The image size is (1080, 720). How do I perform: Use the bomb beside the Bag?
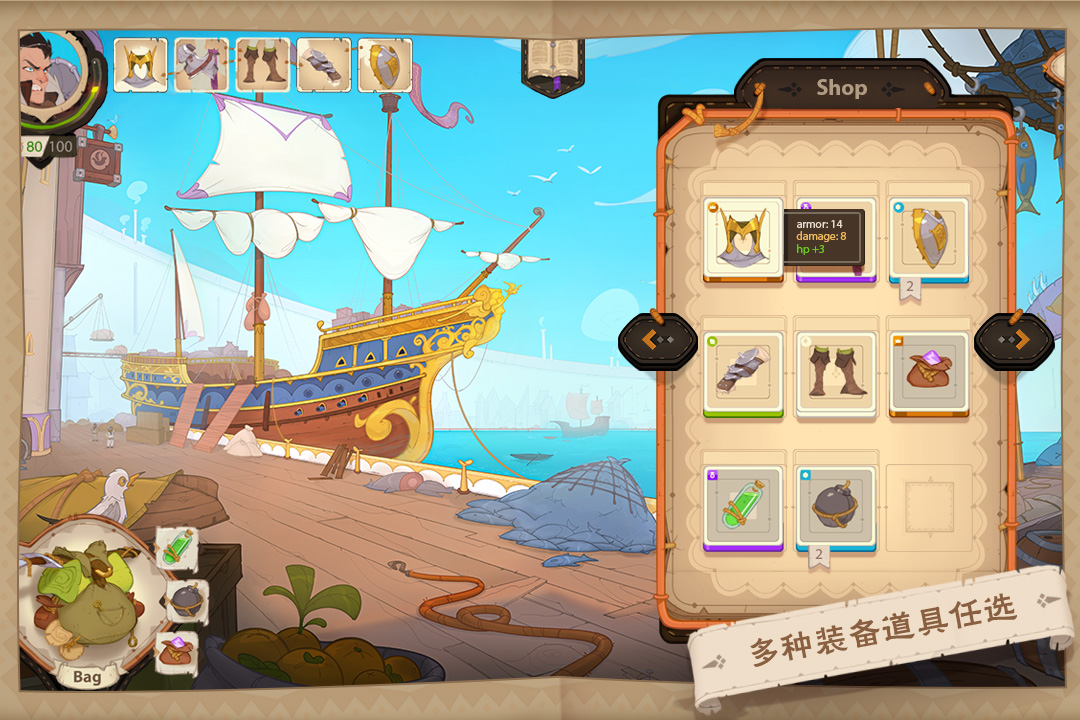(185, 601)
